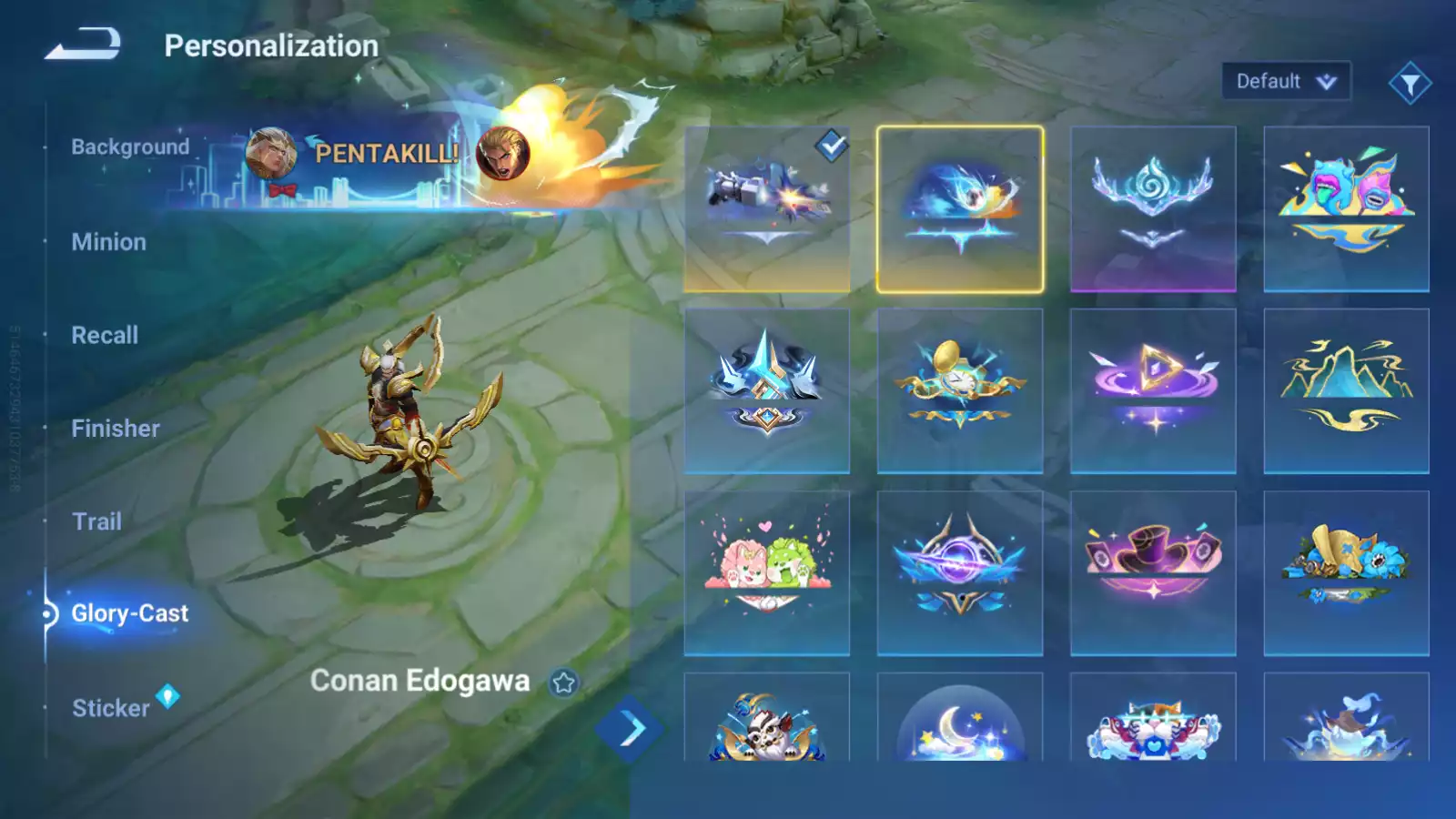1456x819 pixels.
Task: Switch to the Trail tab
Action: coord(96,521)
